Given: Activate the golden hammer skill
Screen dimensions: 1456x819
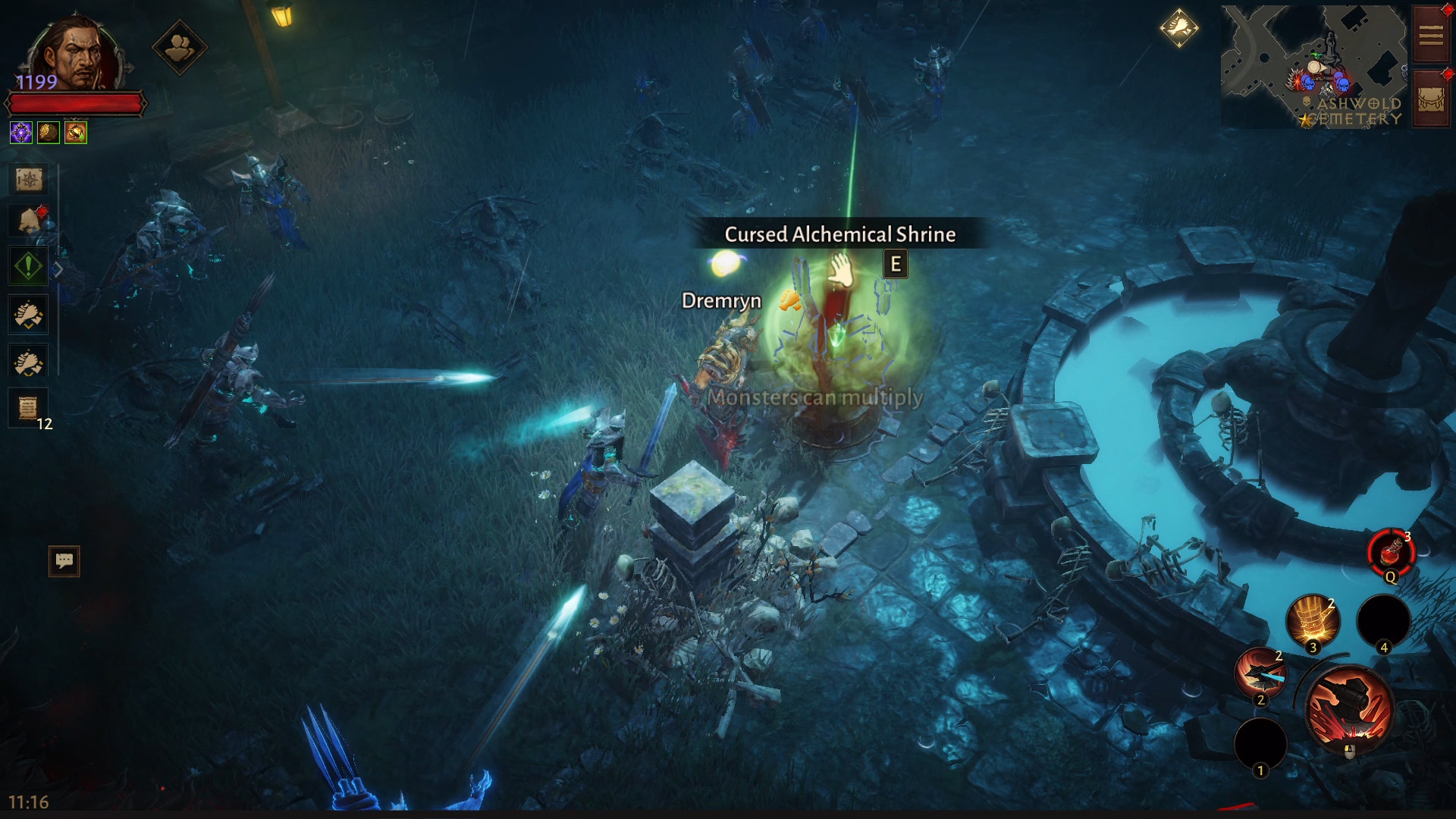Looking at the screenshot, I should tap(1313, 622).
